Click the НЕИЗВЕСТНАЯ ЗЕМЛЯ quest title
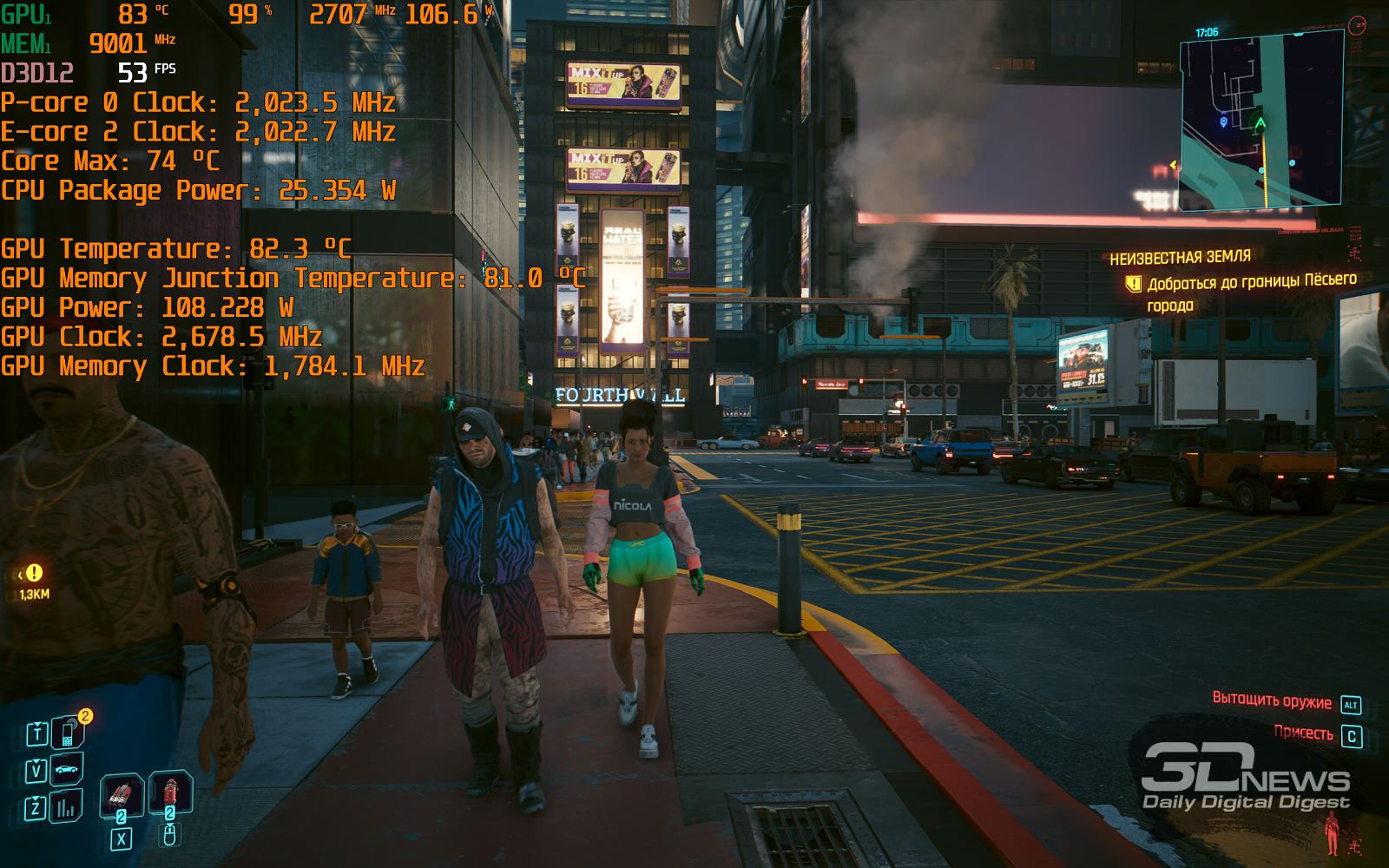This screenshot has width=1389, height=868. (1180, 258)
